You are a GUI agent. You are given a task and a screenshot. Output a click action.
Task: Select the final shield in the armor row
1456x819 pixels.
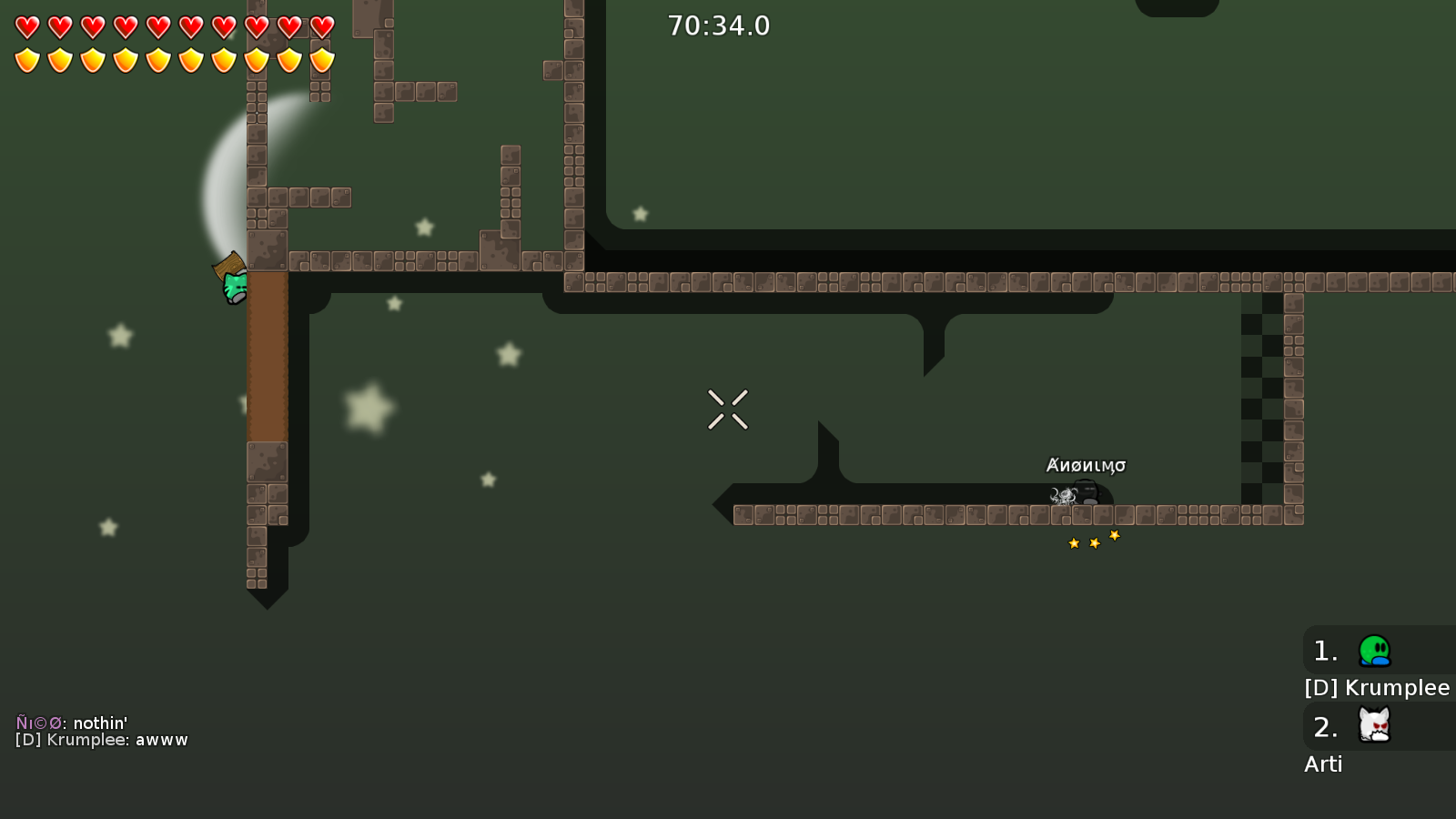coord(323,60)
